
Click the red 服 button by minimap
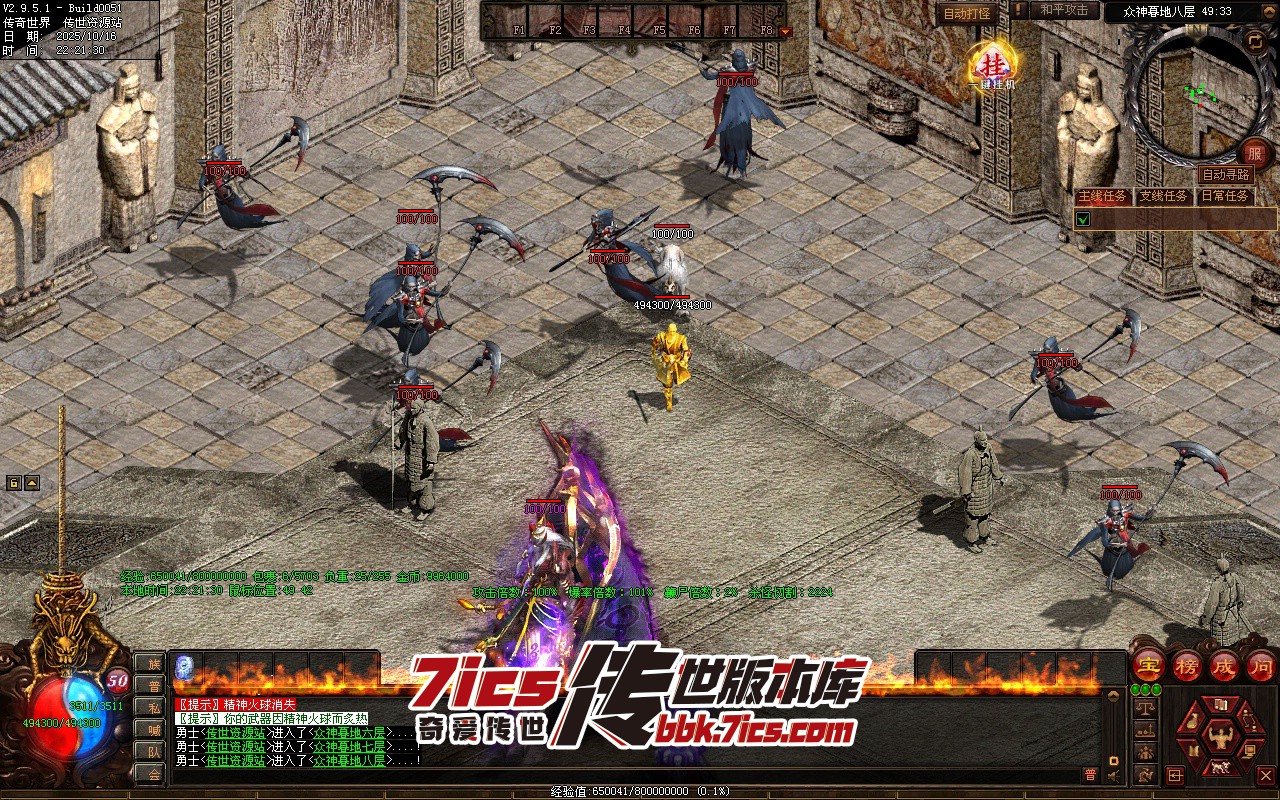click(1254, 152)
